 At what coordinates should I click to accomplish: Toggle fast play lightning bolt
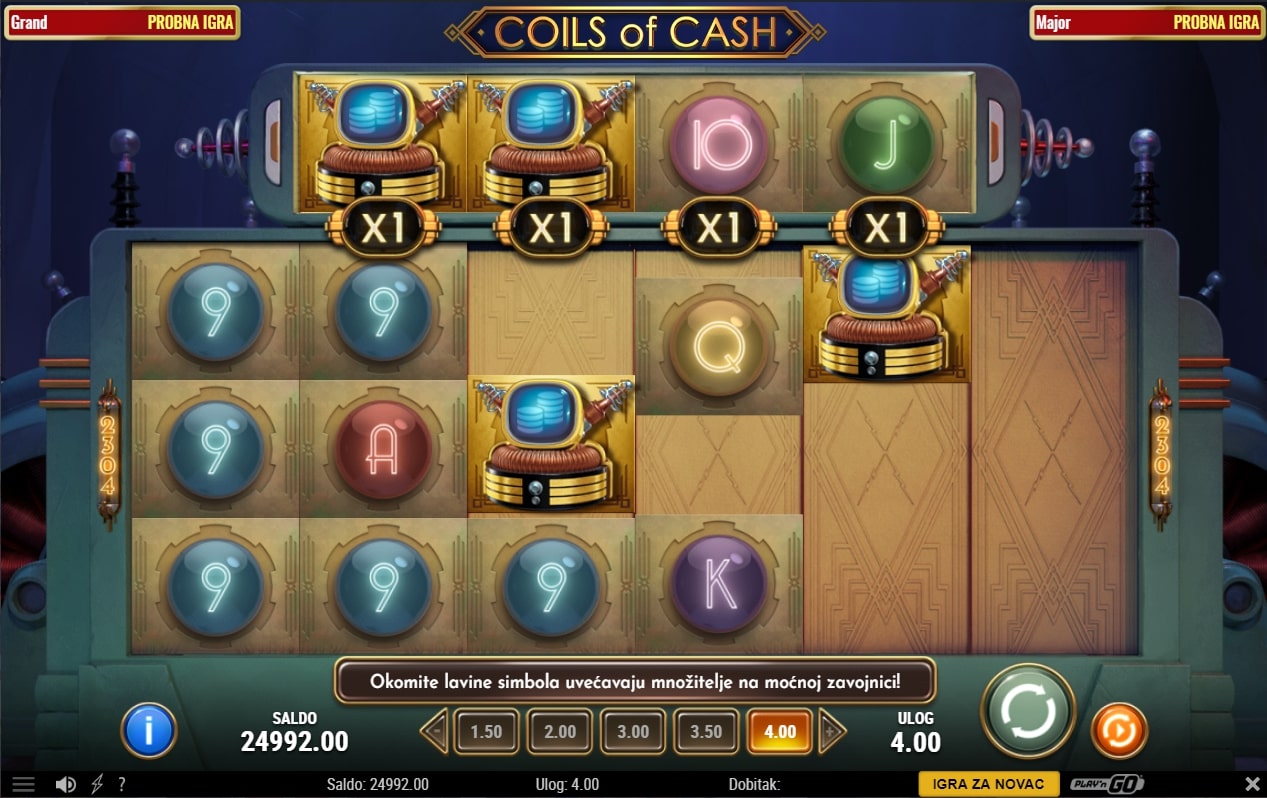pyautogui.click(x=97, y=785)
